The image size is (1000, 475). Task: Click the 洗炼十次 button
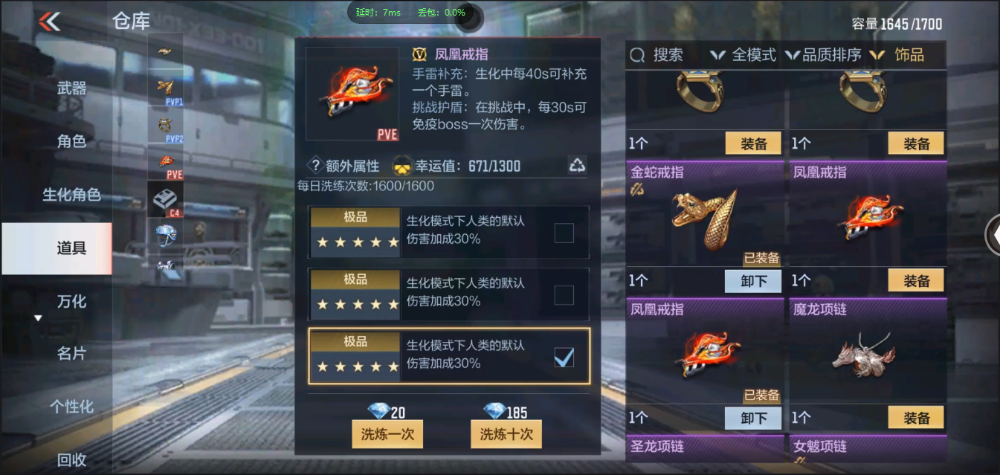505,434
